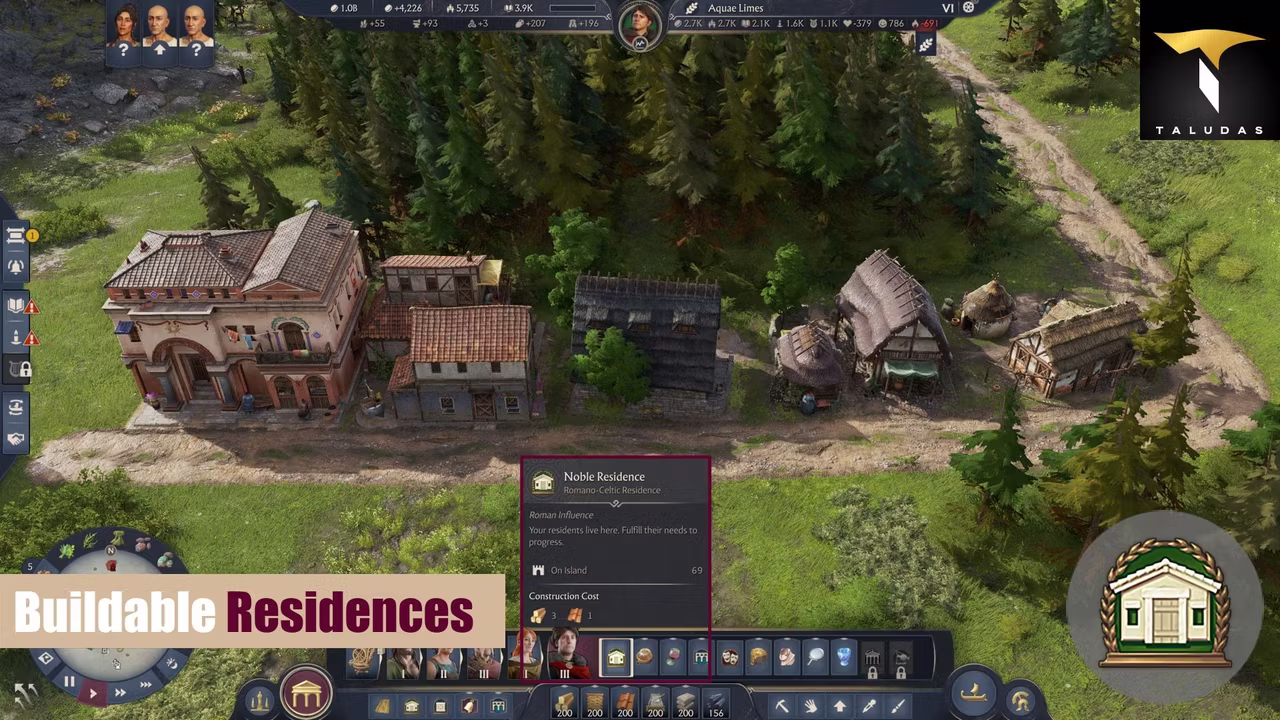The height and width of the screenshot is (720, 1280).
Task: Activate the pickaxe demolish tool
Action: click(782, 707)
